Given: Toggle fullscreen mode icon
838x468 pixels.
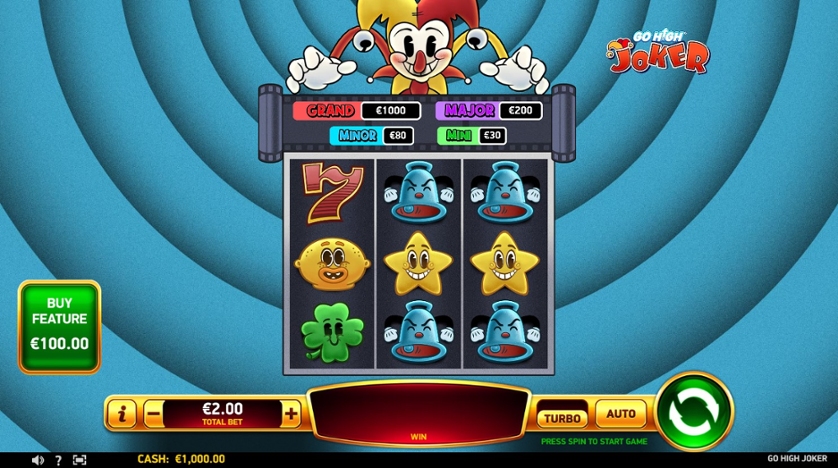Looking at the screenshot, I should click(80, 460).
